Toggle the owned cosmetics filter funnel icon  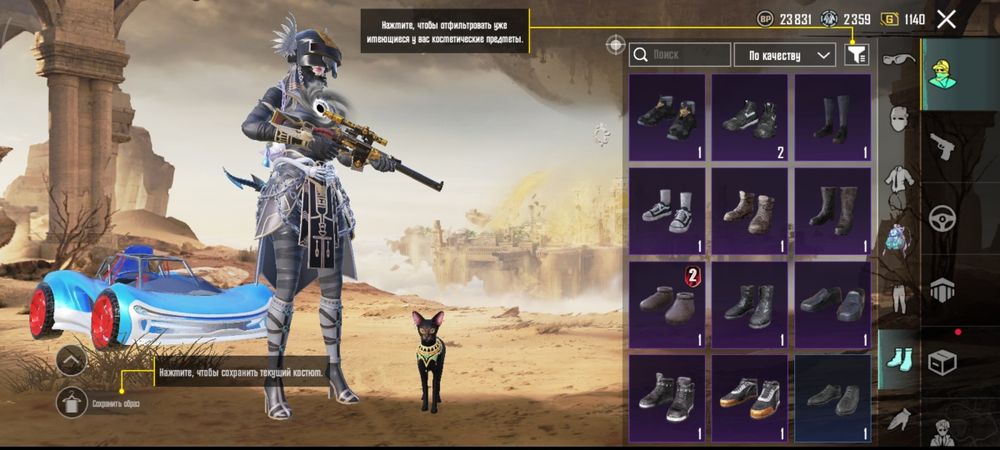click(856, 55)
